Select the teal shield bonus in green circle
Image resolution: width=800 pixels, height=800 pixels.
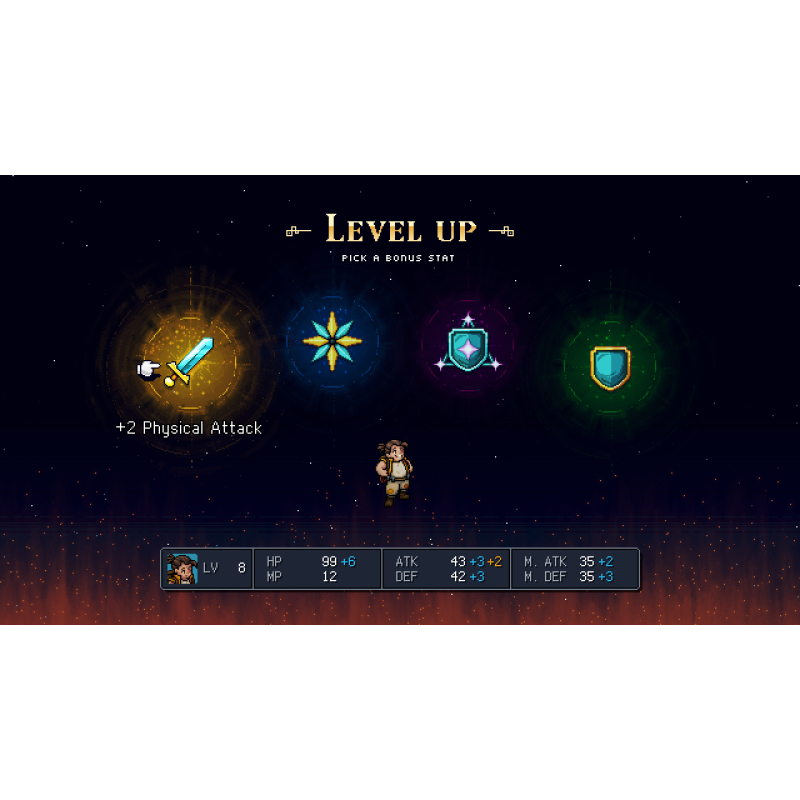(x=609, y=366)
